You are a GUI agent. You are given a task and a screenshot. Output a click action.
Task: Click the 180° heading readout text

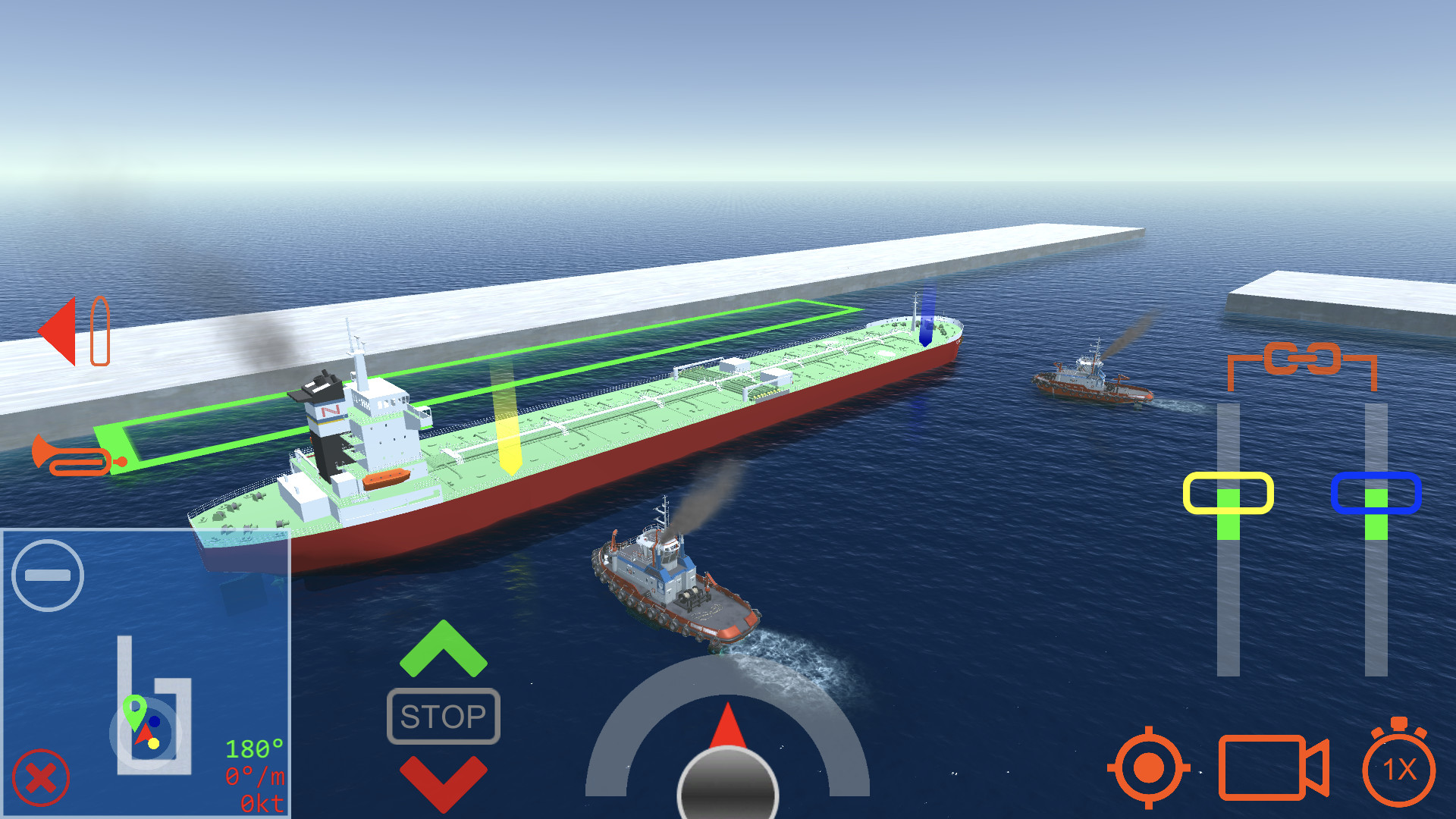[x=256, y=749]
